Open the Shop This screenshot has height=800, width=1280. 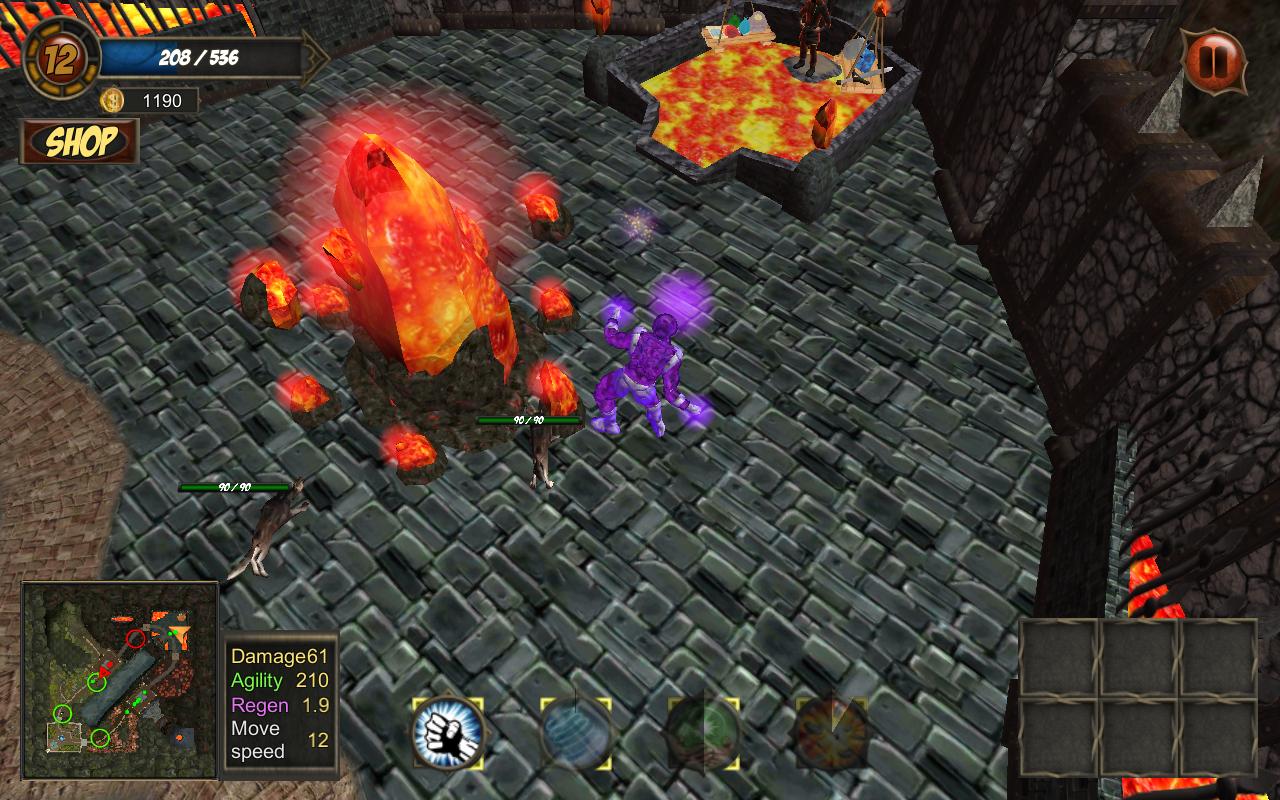coord(81,142)
